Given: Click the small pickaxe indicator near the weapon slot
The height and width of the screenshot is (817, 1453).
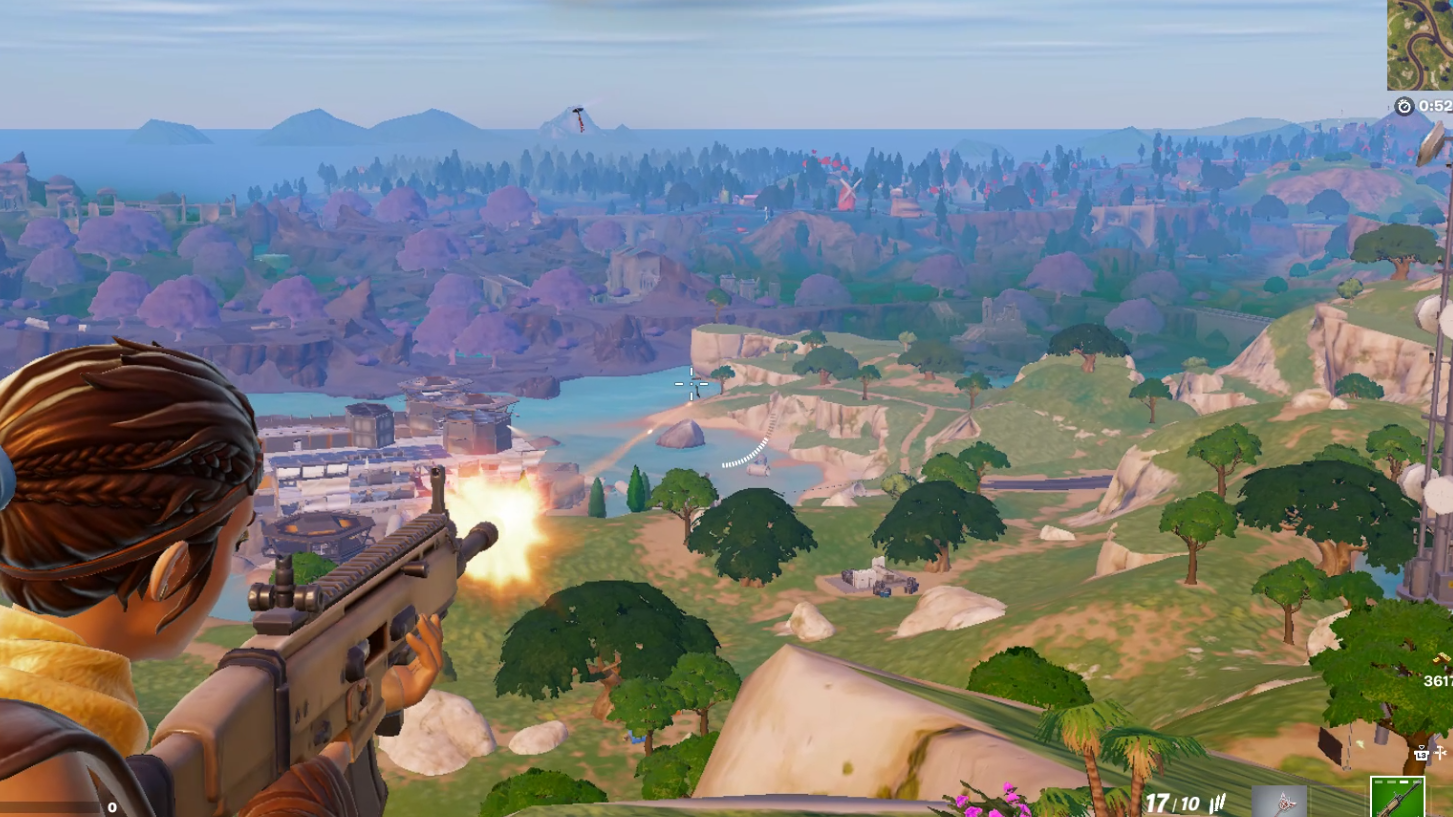Looking at the screenshot, I should tap(1440, 752).
